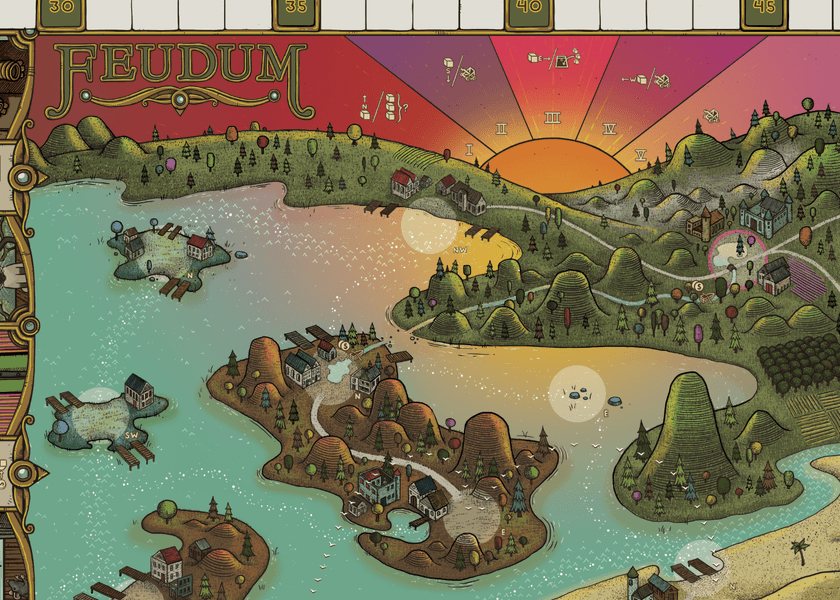Viewport: 840px width, 600px height.
Task: Choose the glowing NW harbor space
Action: (x=428, y=229)
